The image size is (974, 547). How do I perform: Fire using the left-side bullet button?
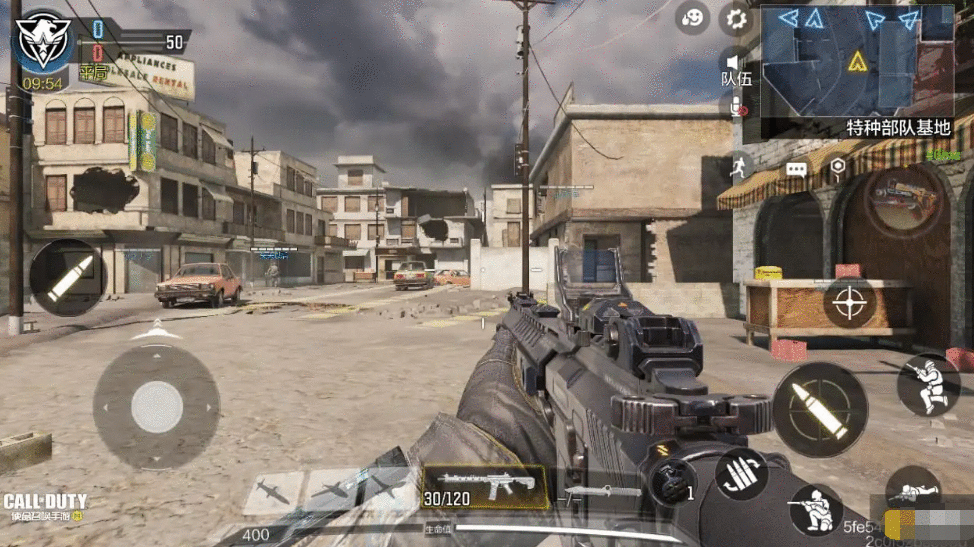tap(68, 277)
